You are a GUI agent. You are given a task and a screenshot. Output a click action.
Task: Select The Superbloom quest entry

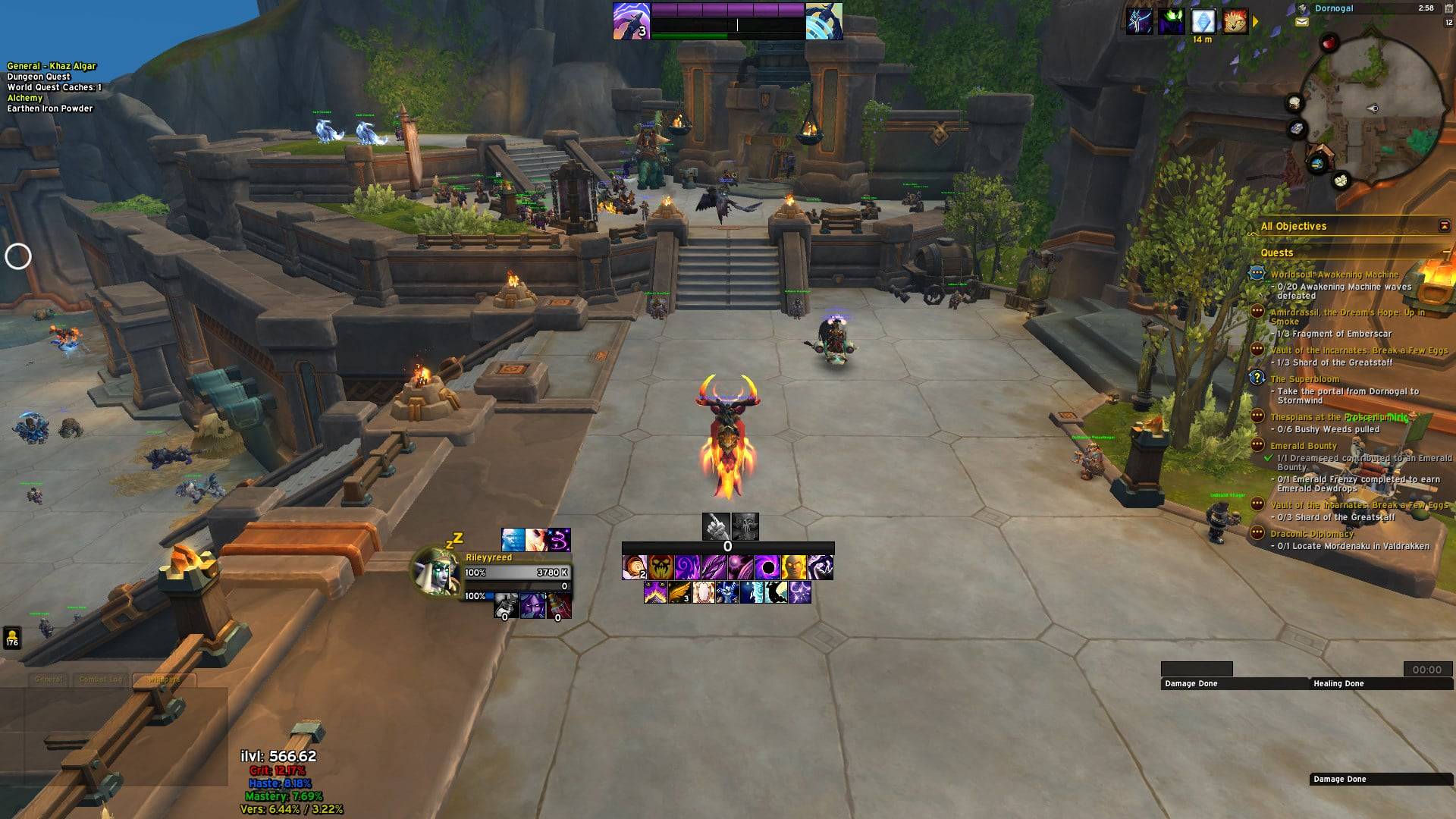(1304, 379)
